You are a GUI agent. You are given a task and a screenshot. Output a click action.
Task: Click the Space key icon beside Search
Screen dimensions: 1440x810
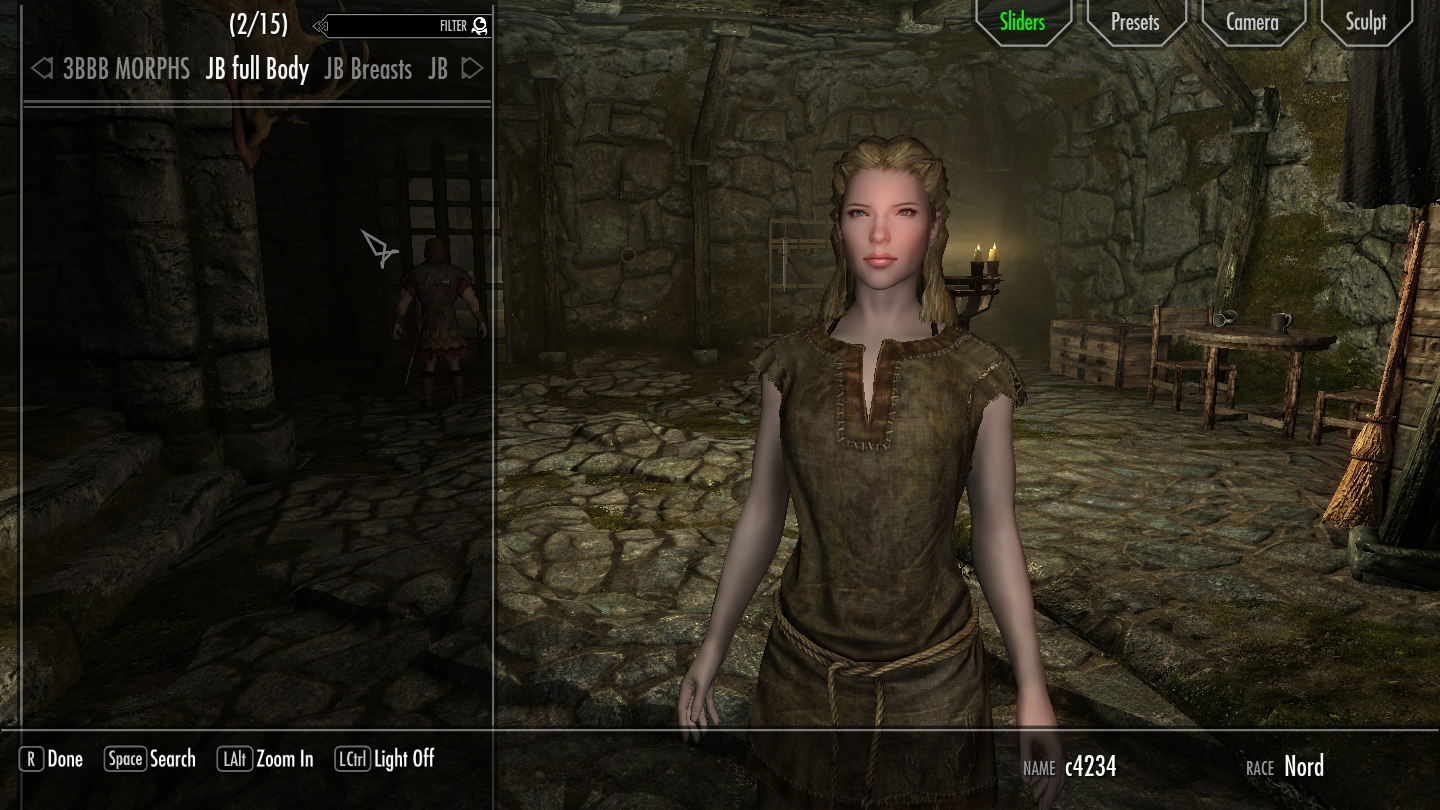click(x=126, y=759)
